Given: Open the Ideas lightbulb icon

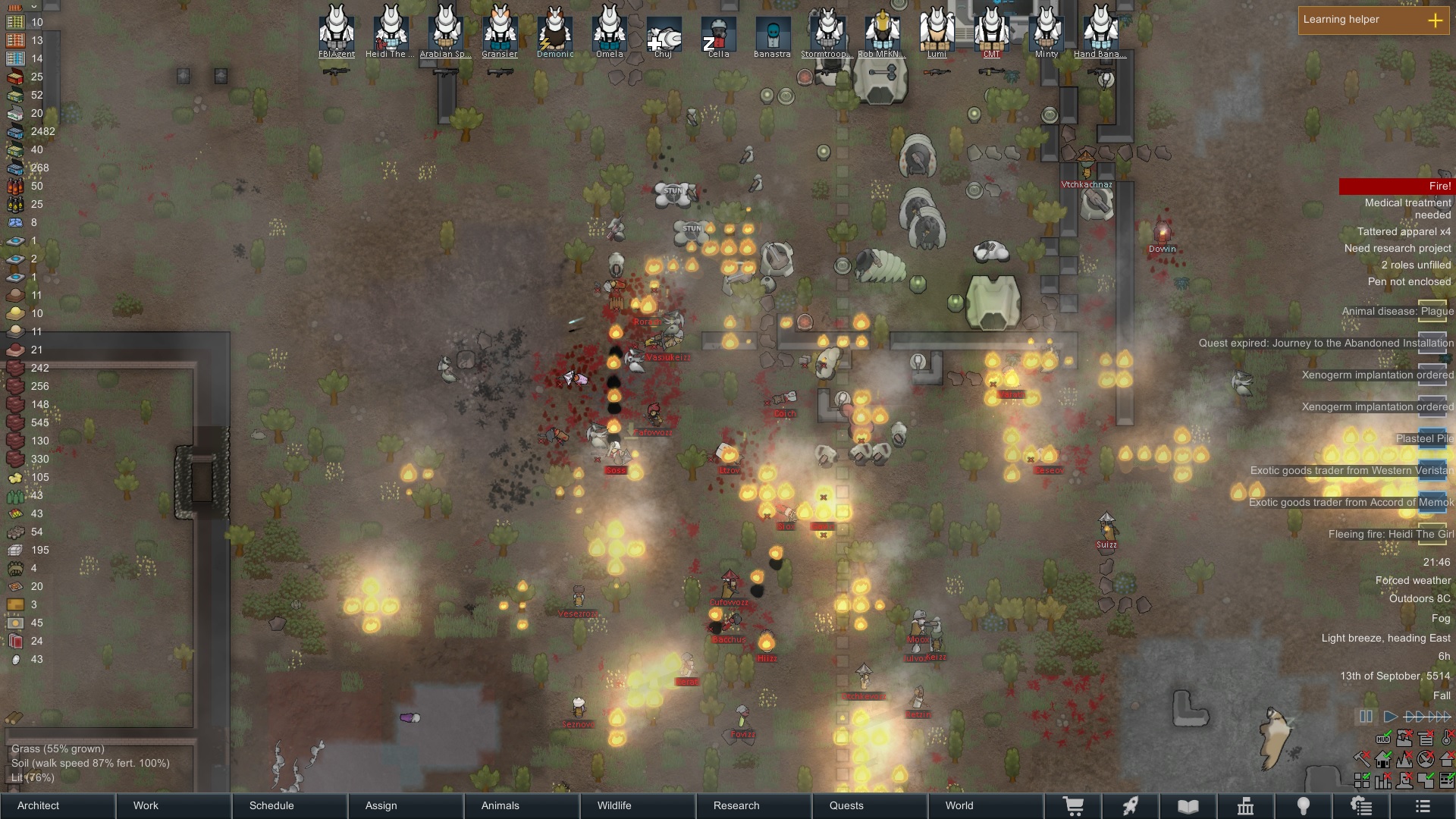Looking at the screenshot, I should click(1304, 805).
